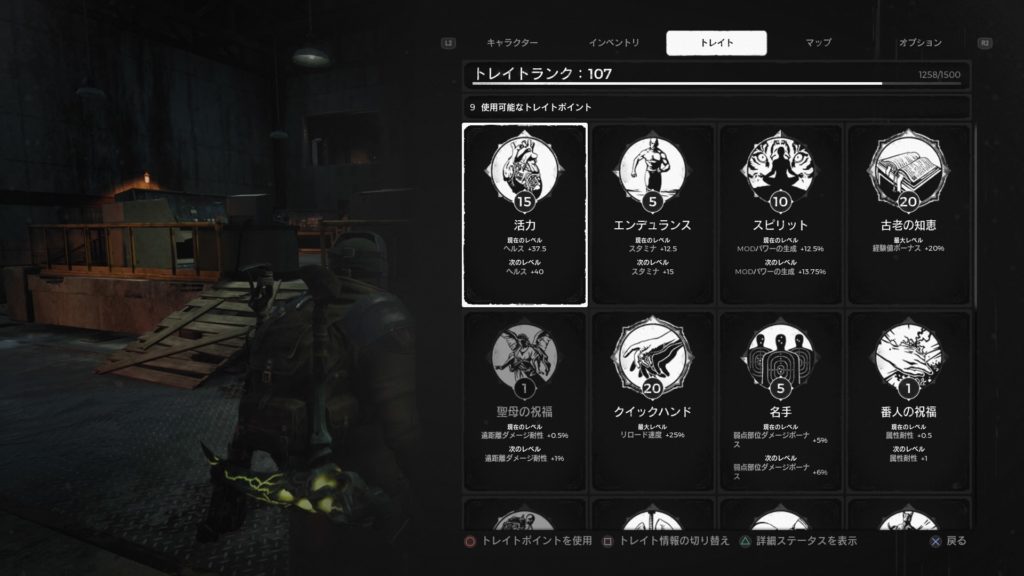Screen dimensions: 1024x576
Task: Choose the 聖母の祝福 trait card
Action: pos(525,401)
